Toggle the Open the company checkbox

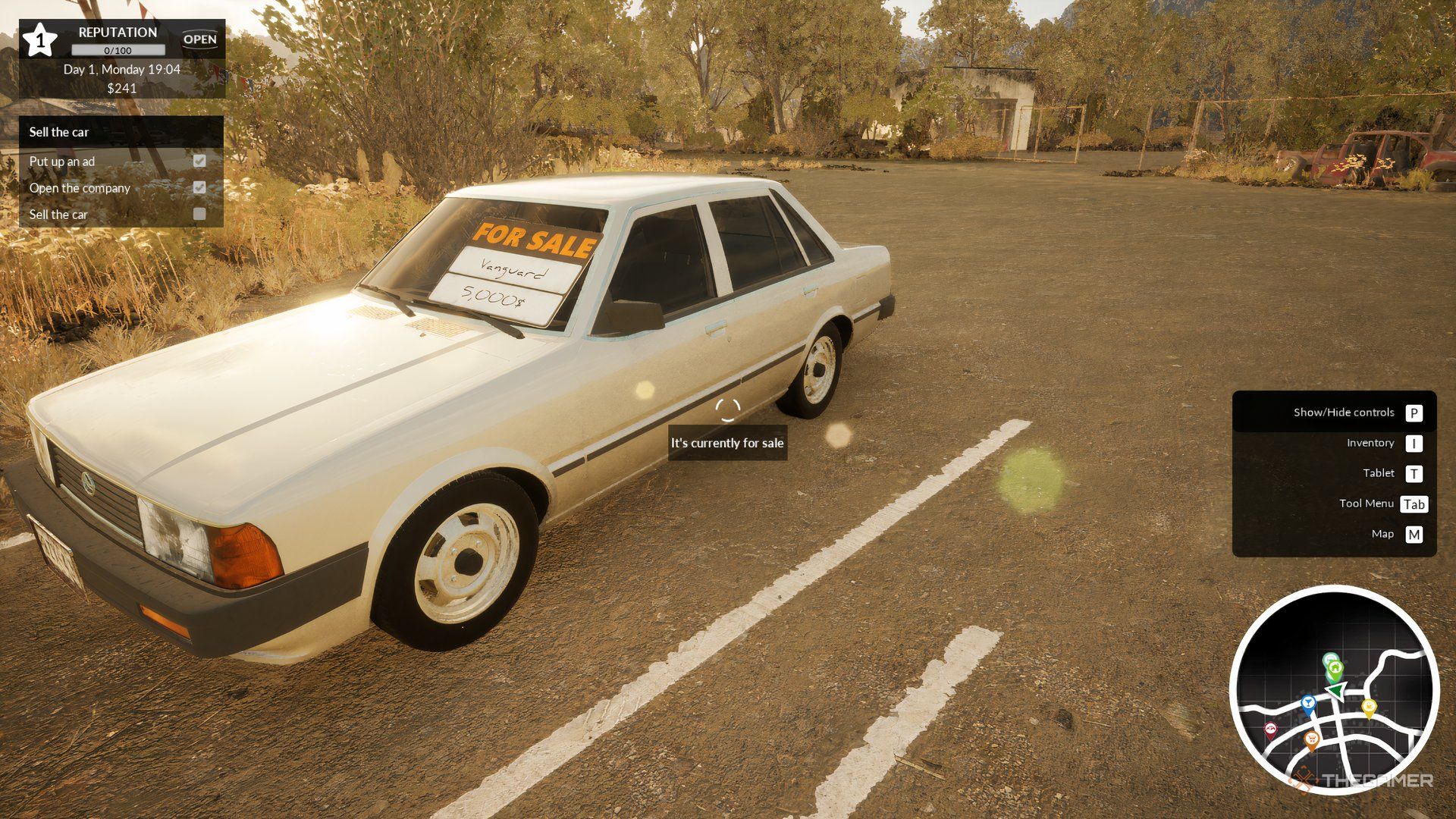pos(200,187)
